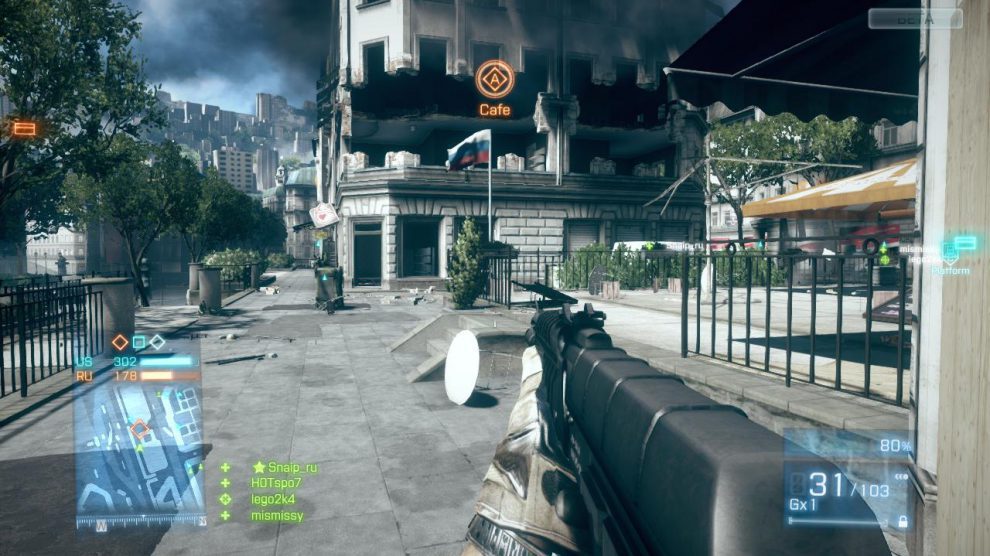This screenshot has width=990, height=556.
Task: Select the orange diamond flag status icon
Action: coord(120,342)
